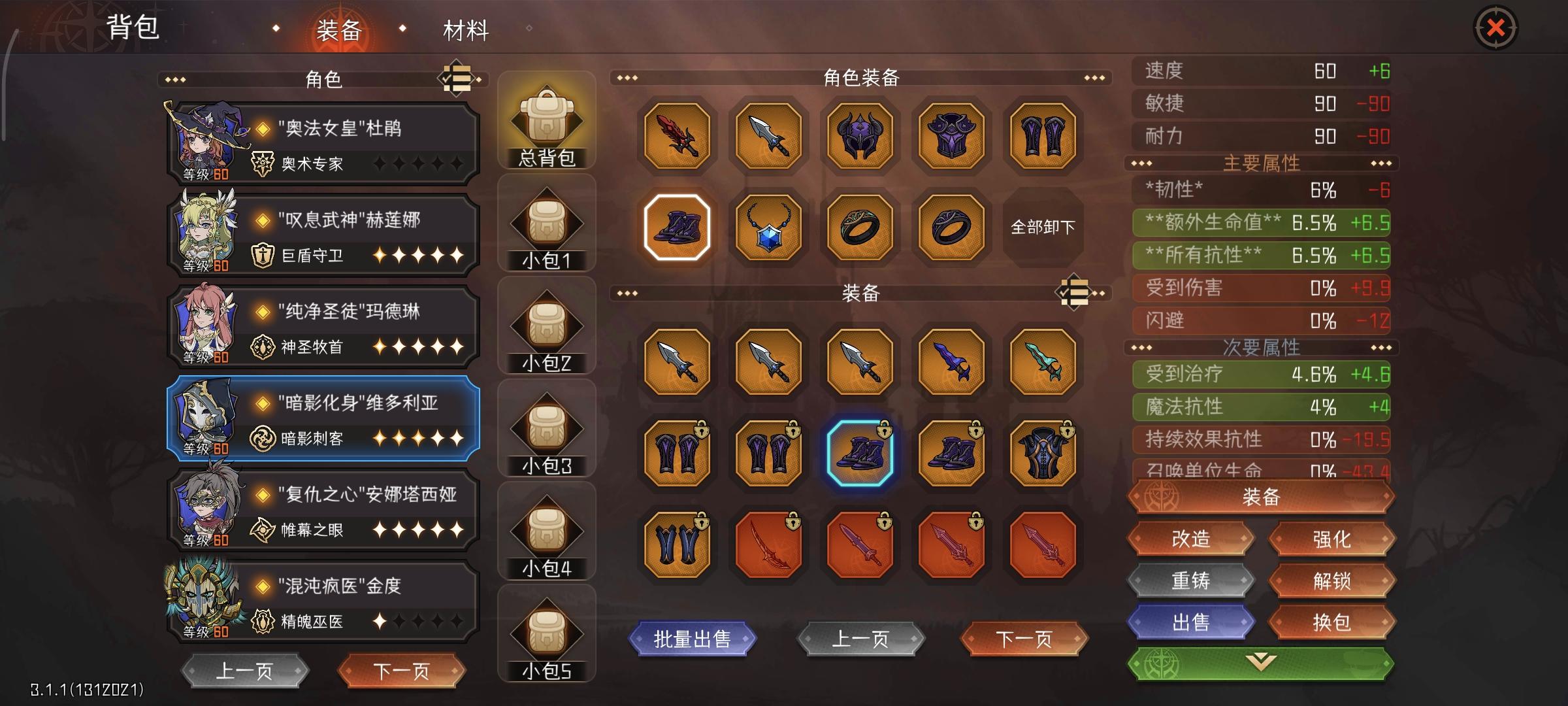Click the teal dagger in the inventory row

[1039, 362]
